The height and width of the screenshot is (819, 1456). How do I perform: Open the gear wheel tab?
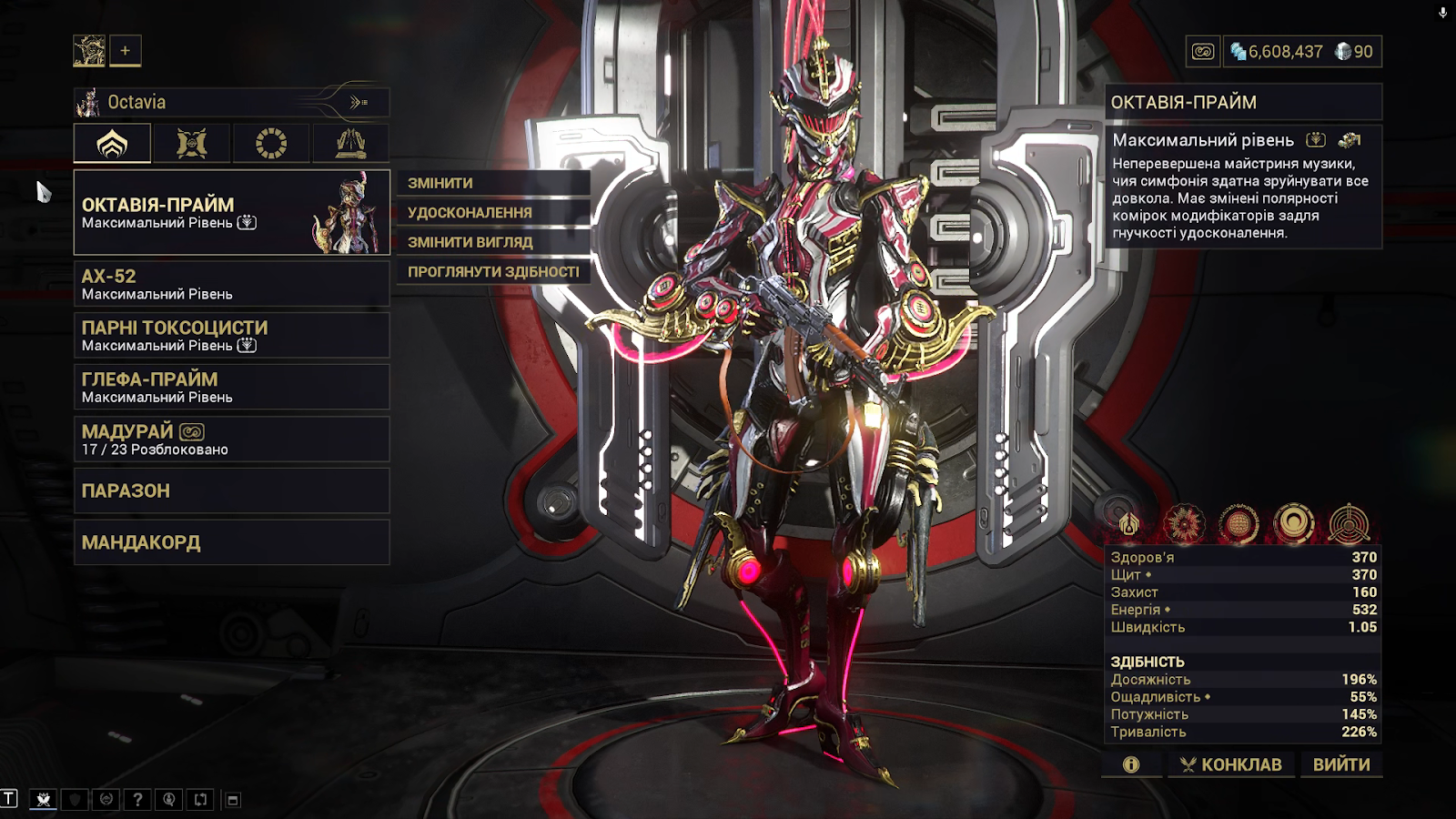(271, 144)
